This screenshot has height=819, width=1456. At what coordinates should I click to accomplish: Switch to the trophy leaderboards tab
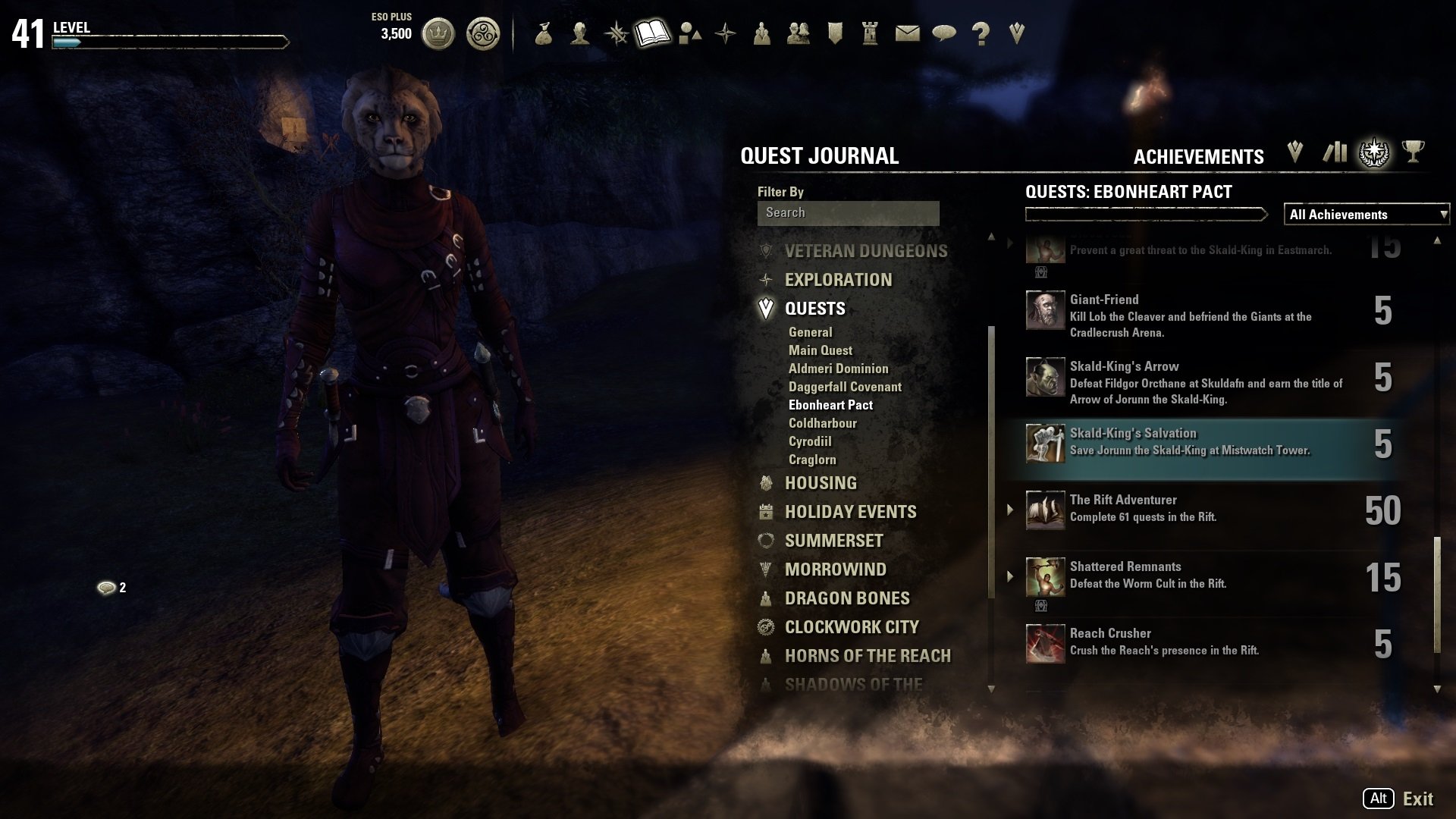coord(1412,152)
